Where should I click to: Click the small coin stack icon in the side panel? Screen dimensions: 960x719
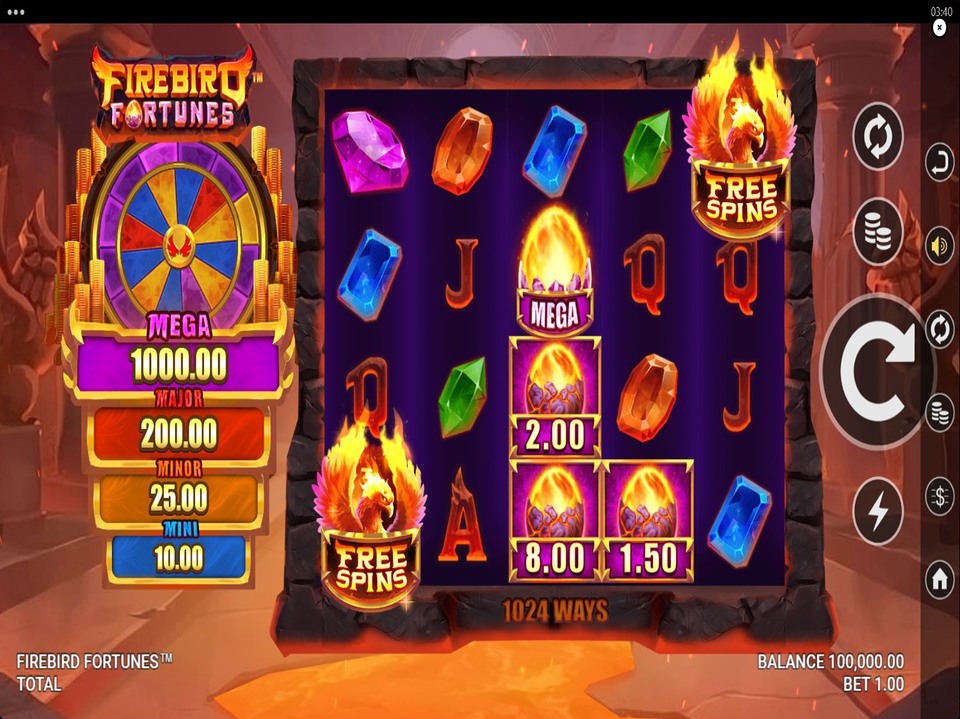939,412
